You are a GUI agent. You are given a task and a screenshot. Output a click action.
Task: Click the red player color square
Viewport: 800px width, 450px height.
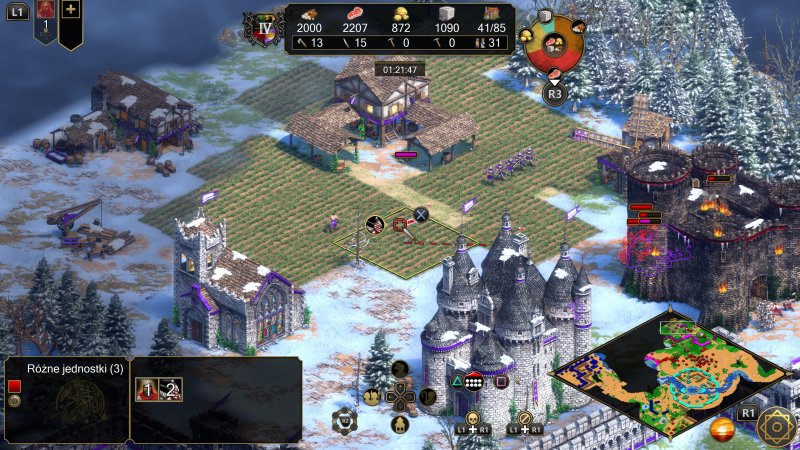[14, 386]
